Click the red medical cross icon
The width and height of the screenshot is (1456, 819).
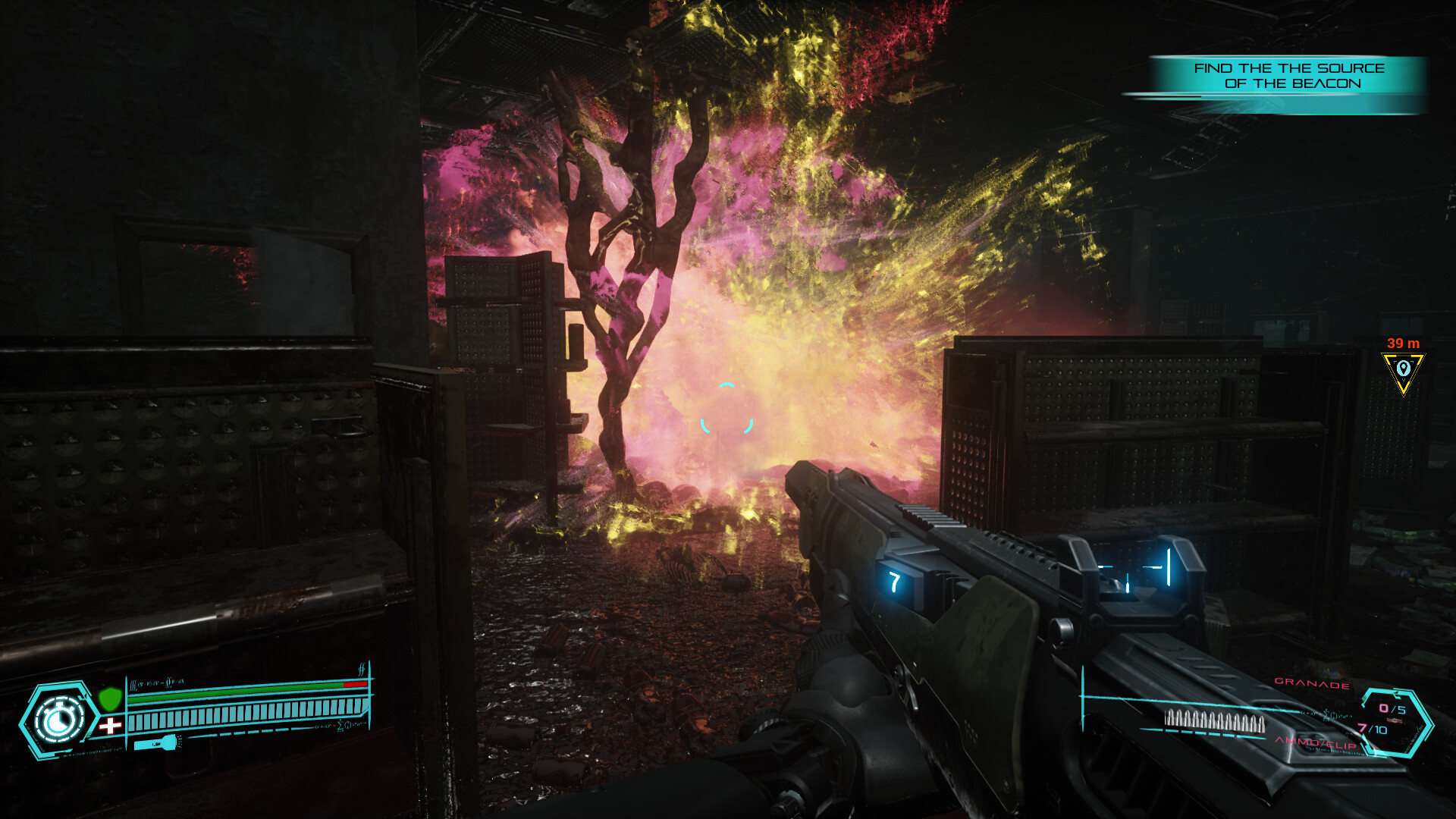point(111,726)
